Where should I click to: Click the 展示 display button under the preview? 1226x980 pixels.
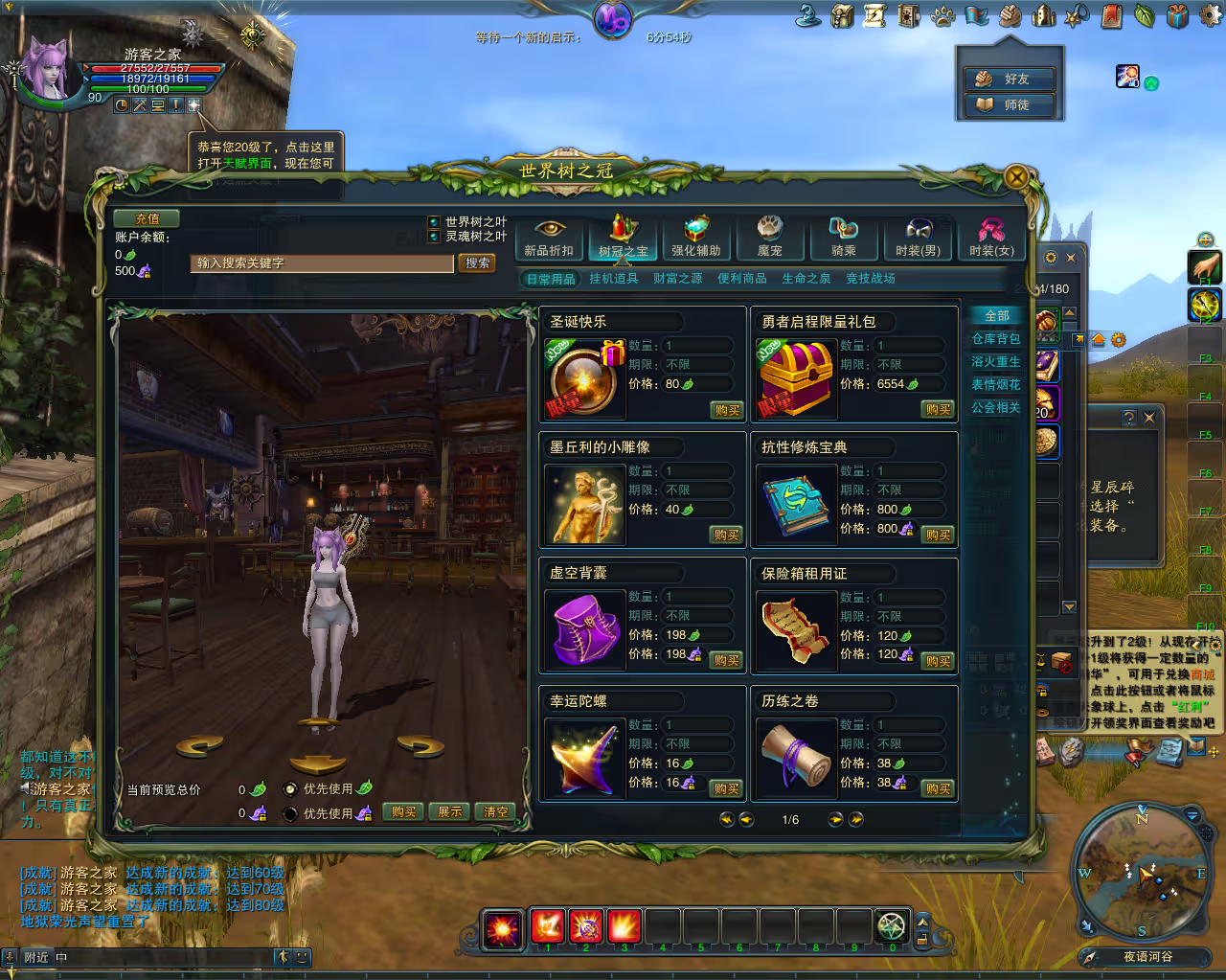coord(450,811)
